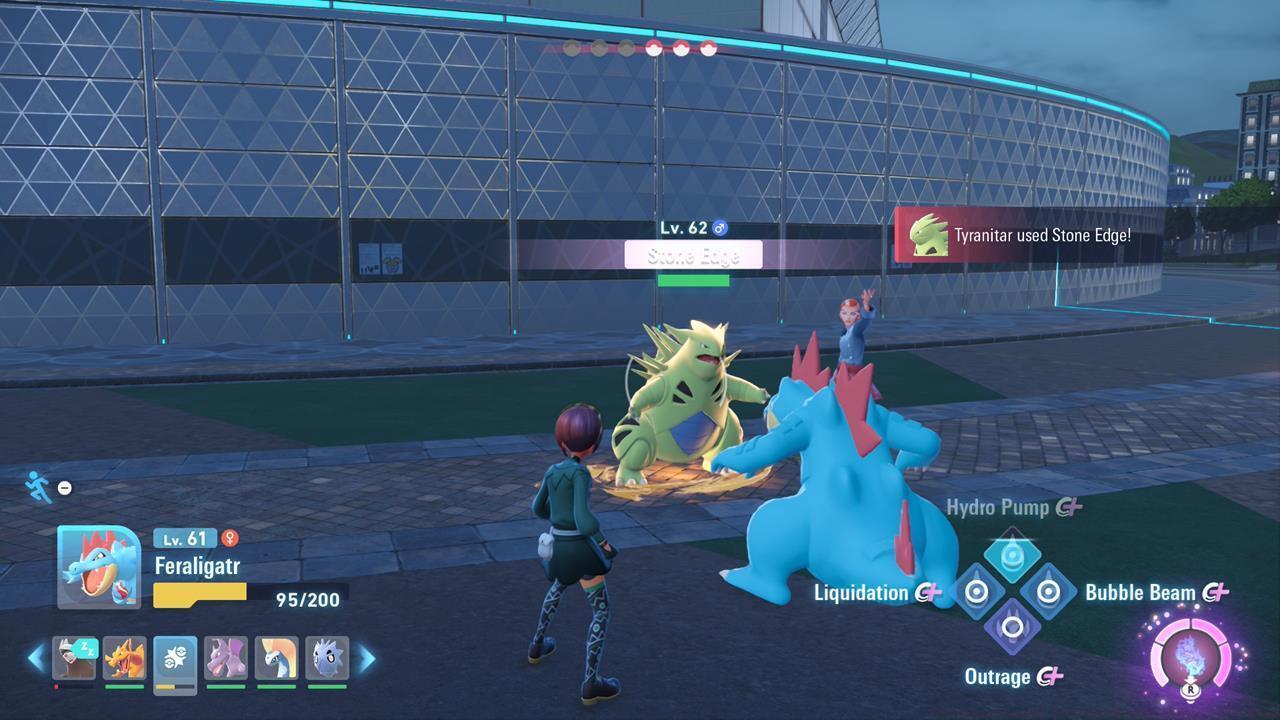This screenshot has width=1280, height=720.
Task: Use the Hydro Pump move
Action: point(1012,556)
